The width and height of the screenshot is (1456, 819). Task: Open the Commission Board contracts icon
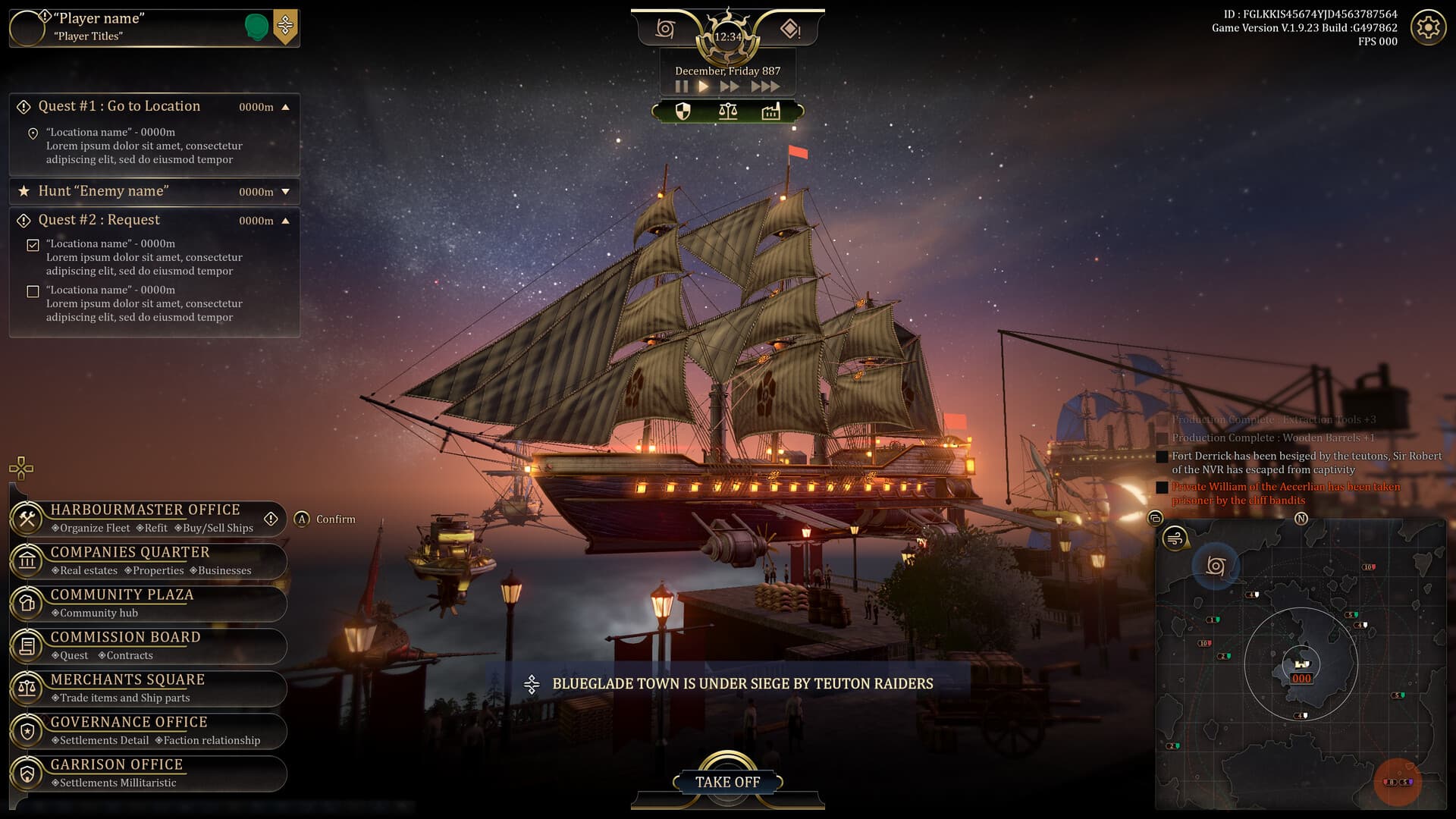click(27, 646)
